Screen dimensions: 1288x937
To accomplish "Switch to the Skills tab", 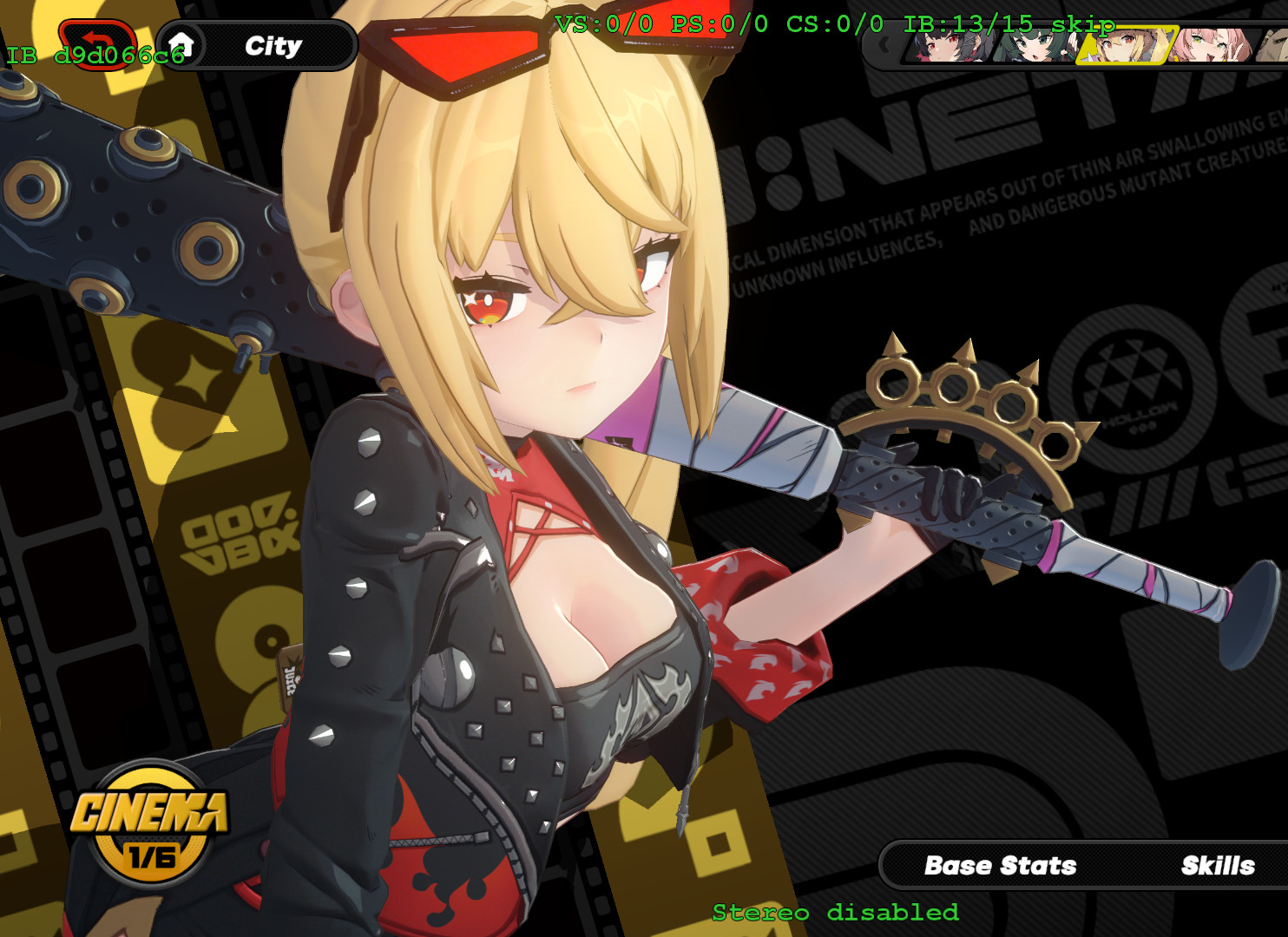I will [1219, 865].
